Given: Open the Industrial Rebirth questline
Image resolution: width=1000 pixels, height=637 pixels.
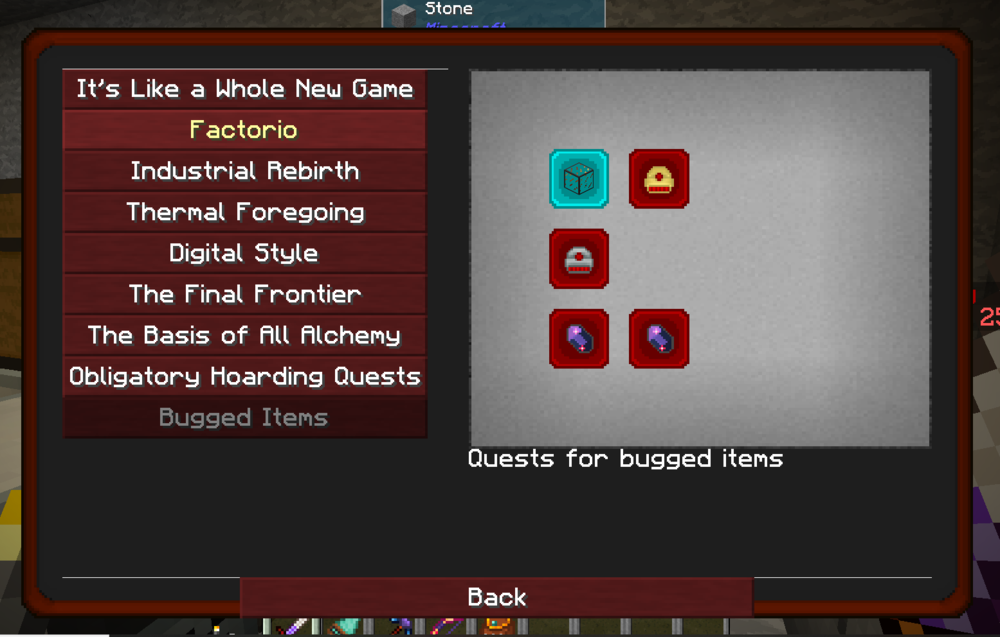Looking at the screenshot, I should pos(244,171).
